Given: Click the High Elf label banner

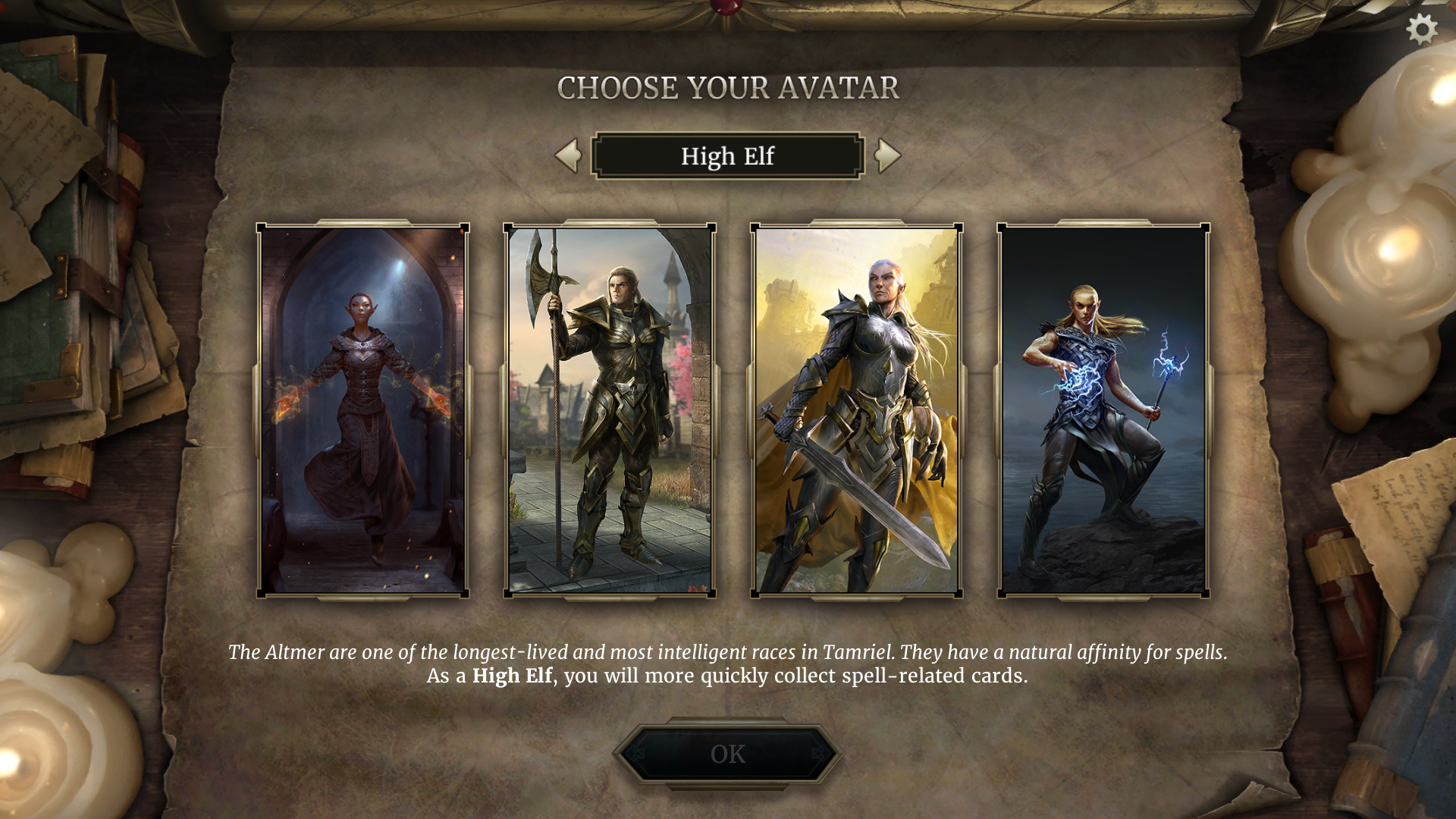Looking at the screenshot, I should 727,155.
